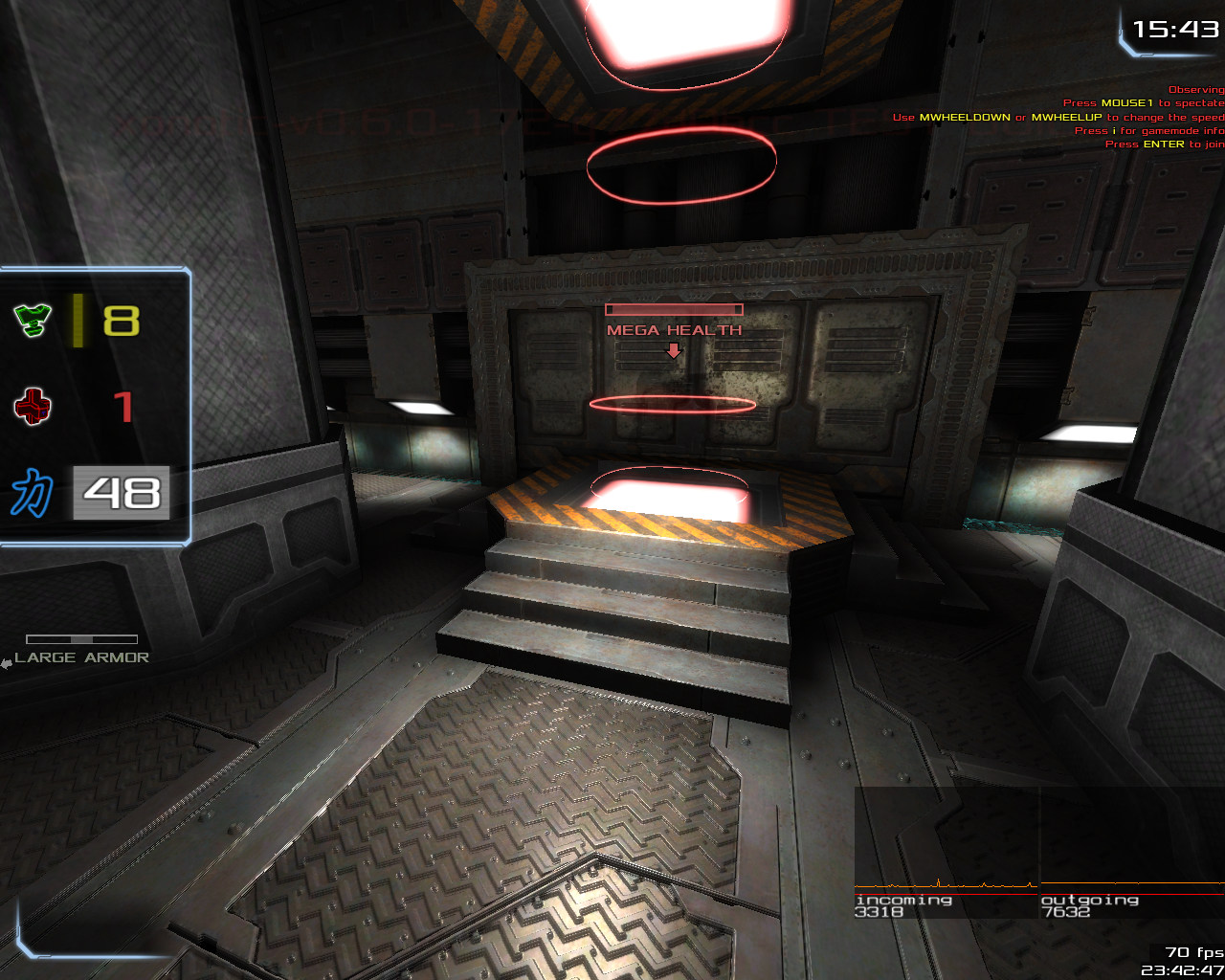Screen dimensions: 1225x980
Task: Choose the blue kanji powerup icon
Action: click(32, 492)
